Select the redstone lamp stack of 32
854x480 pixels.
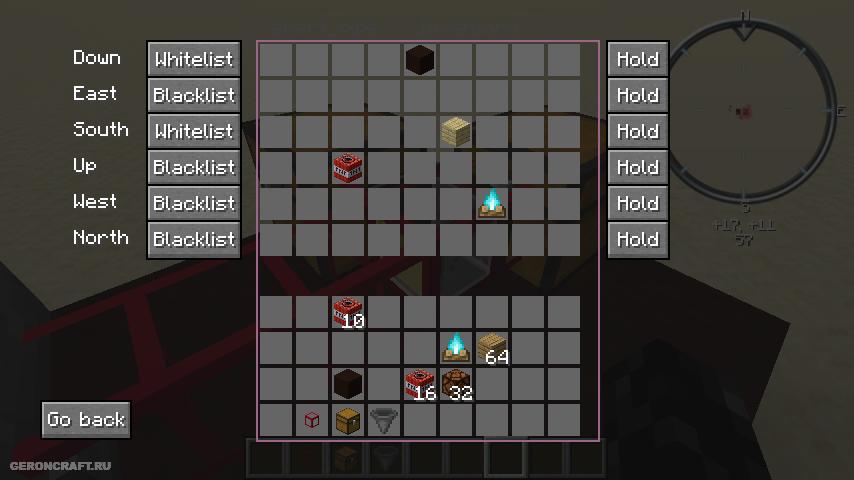[456, 384]
